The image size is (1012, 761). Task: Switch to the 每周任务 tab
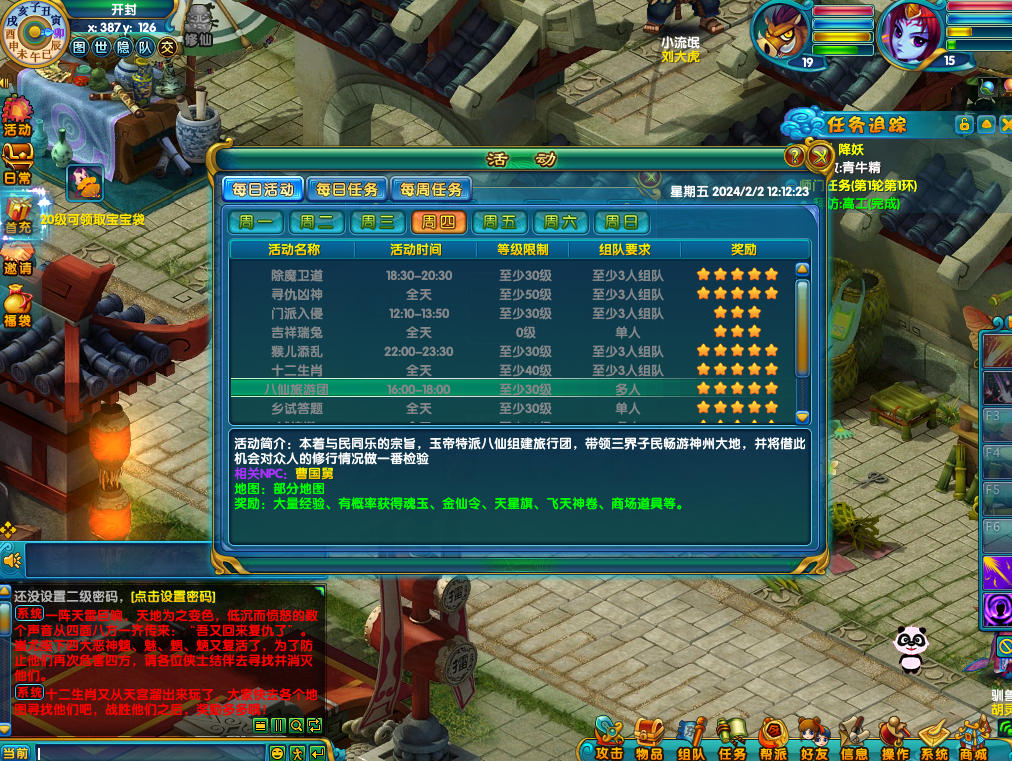pos(431,189)
